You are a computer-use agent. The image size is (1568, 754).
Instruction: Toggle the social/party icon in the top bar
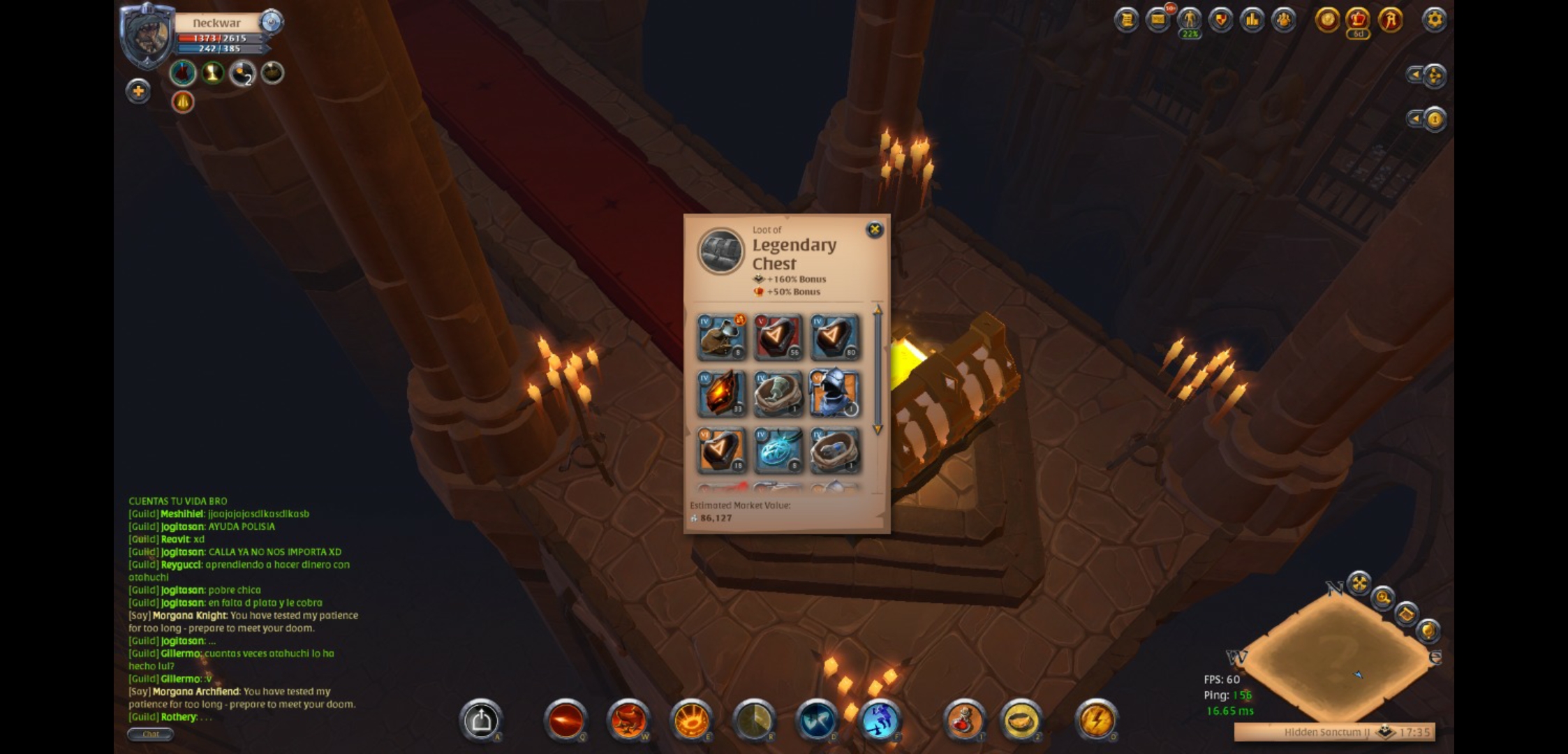(1284, 21)
